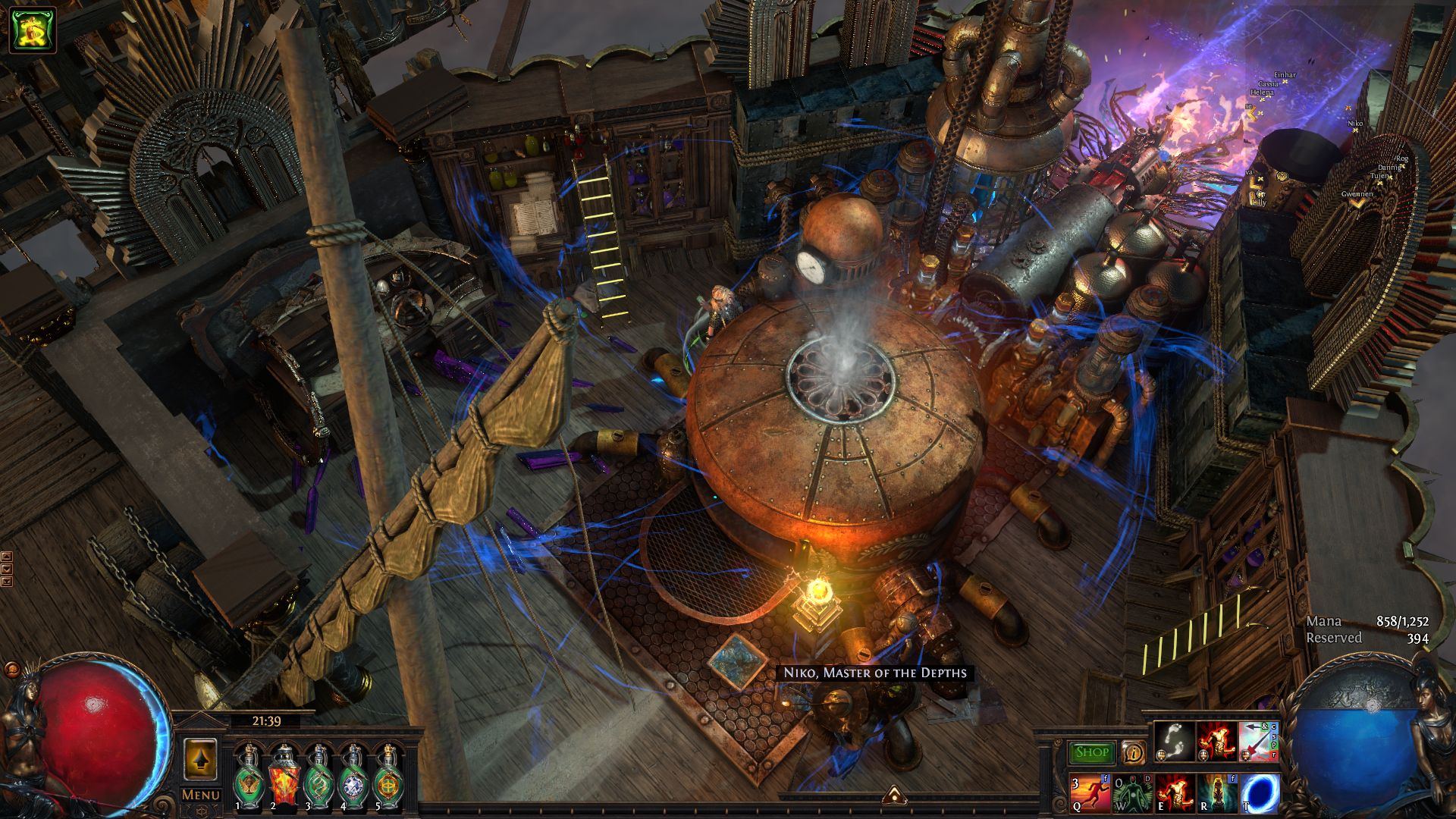The height and width of the screenshot is (819, 1456).
Task: Activate the running figure skill on Q
Action: (1089, 792)
